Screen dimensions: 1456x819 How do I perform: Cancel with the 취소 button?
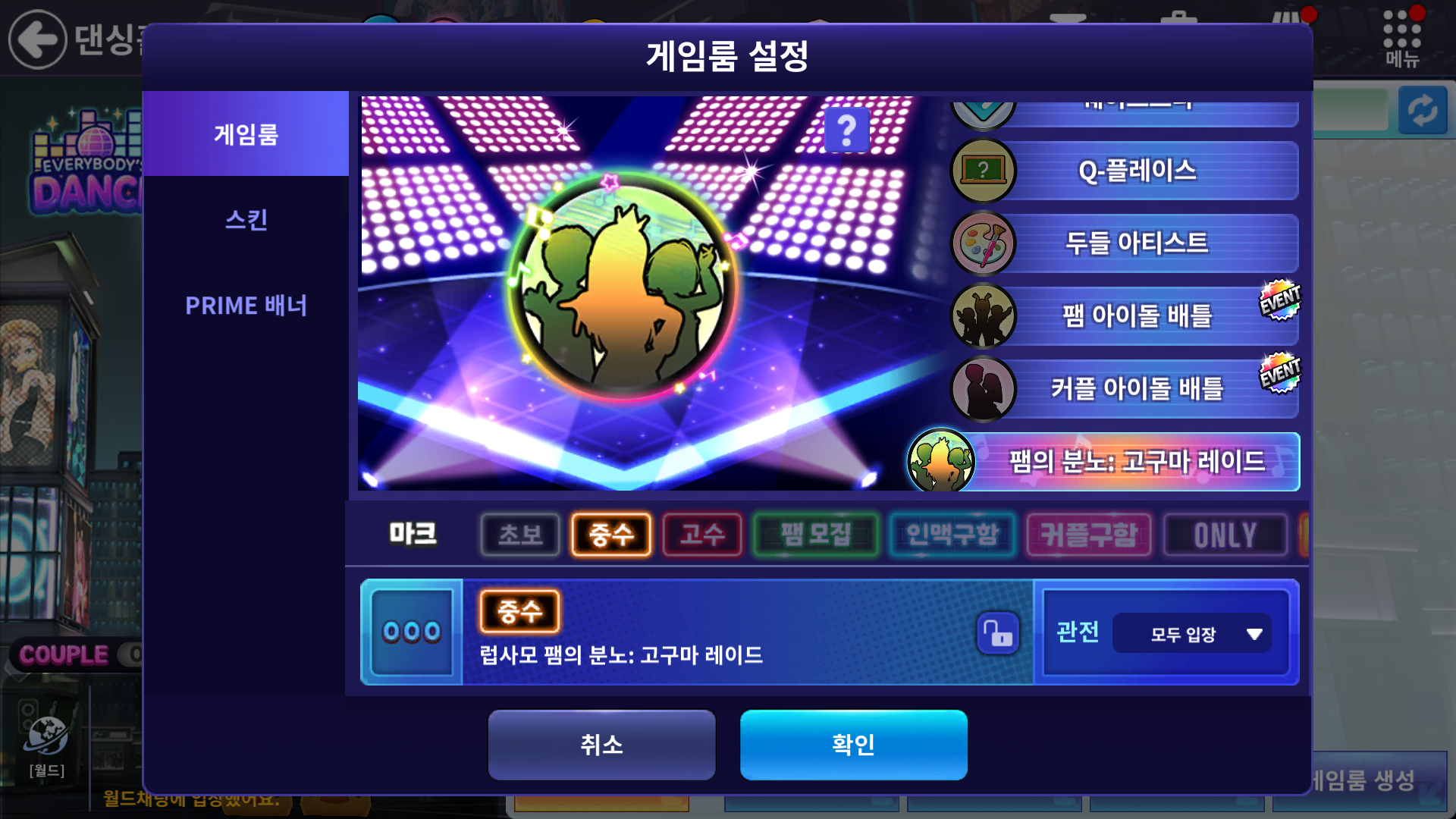click(601, 745)
